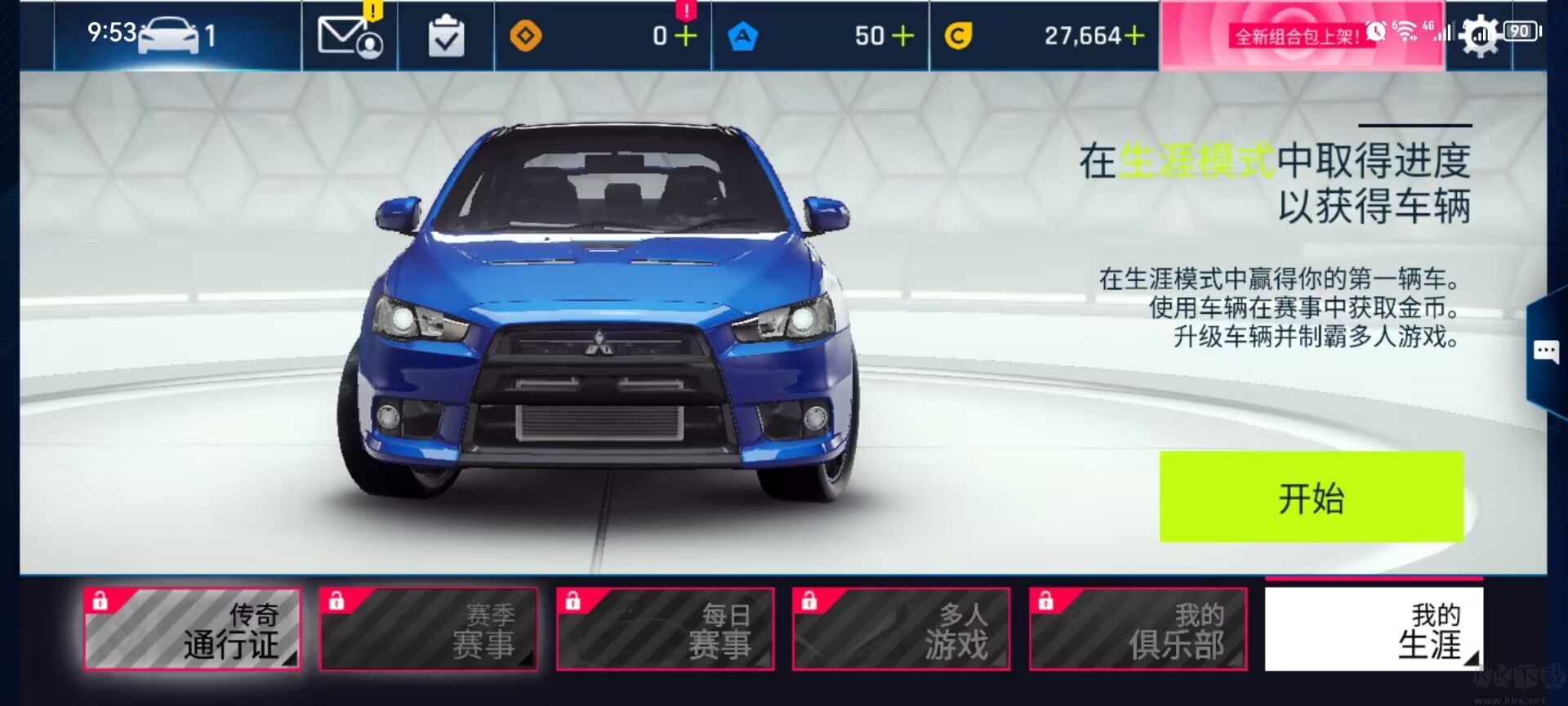Open the 传奇通行证 legend pass tile
The width and height of the screenshot is (1568, 706).
coord(192,629)
